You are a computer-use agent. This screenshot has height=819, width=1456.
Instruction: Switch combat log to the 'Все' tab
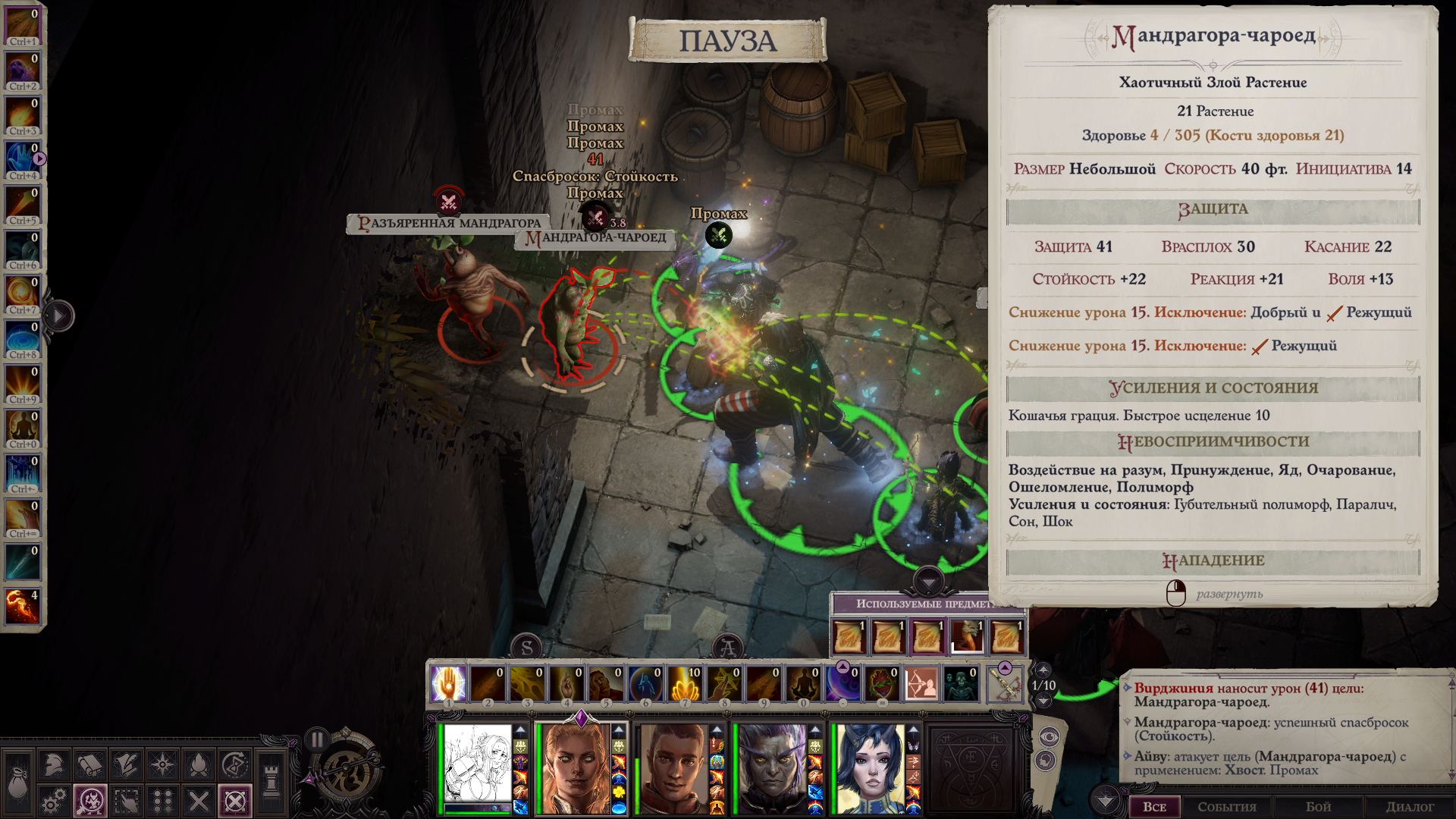(1154, 807)
